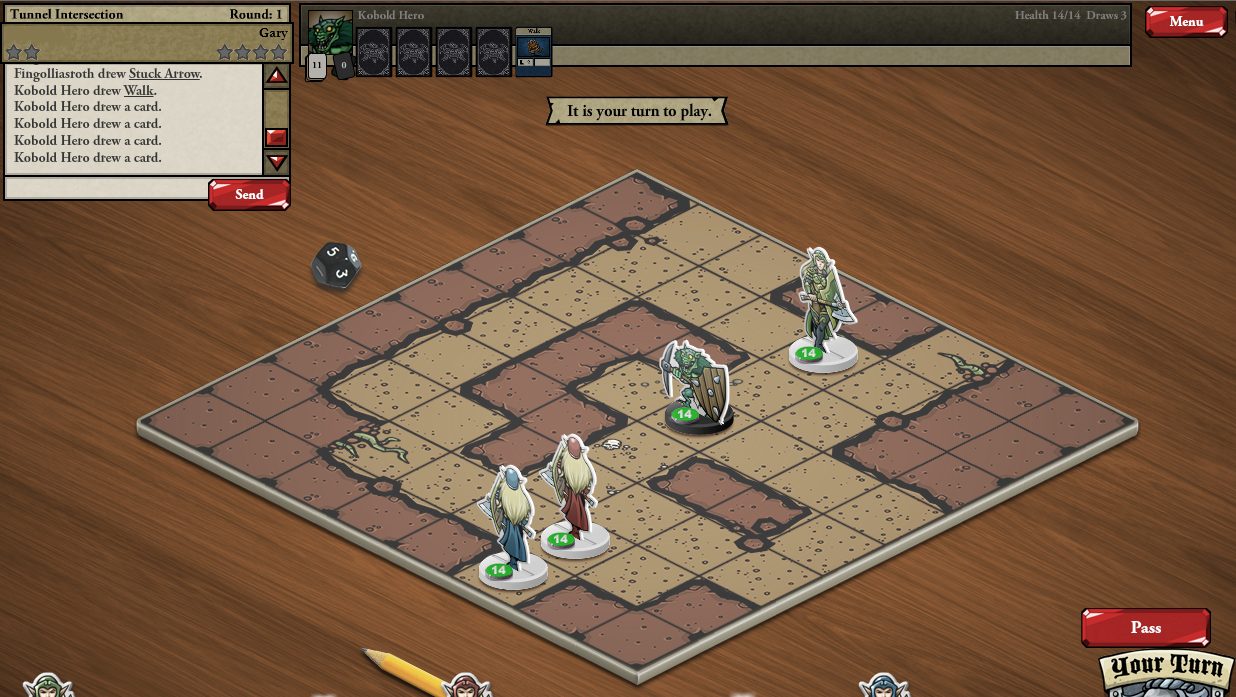Click the white draw deck showing 11
The image size is (1236, 697).
[x=316, y=67]
